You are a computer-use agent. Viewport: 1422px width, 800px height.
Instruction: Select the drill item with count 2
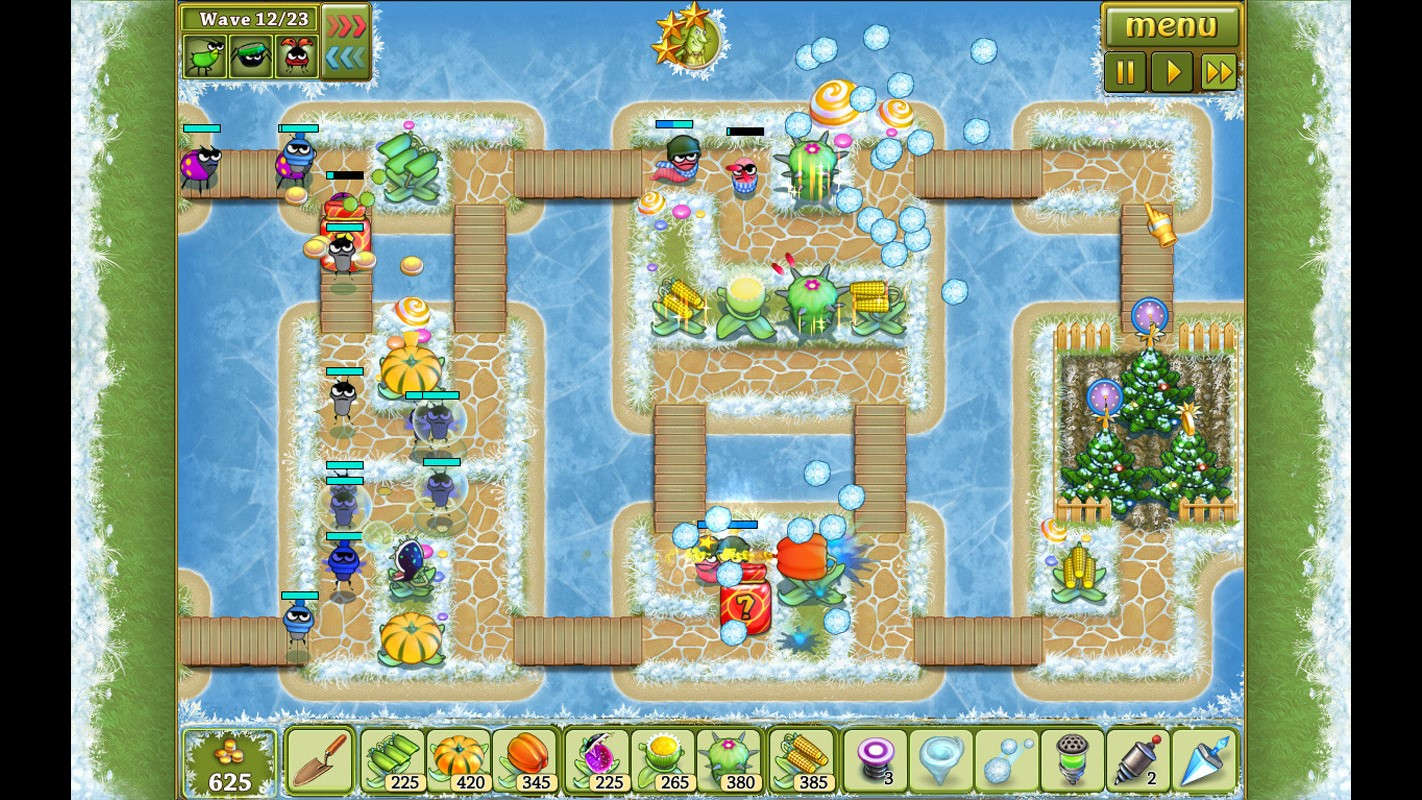tap(1138, 760)
